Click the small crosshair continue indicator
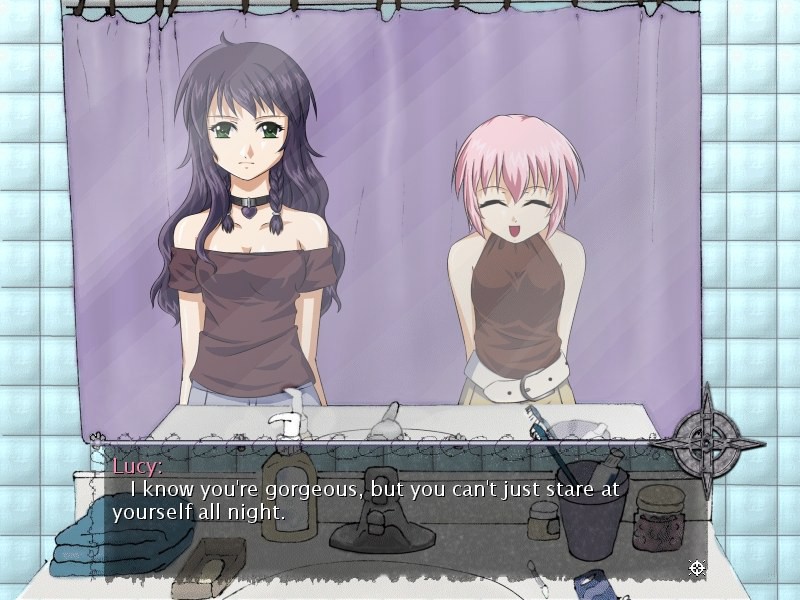This screenshot has height=600, width=800. [697, 569]
